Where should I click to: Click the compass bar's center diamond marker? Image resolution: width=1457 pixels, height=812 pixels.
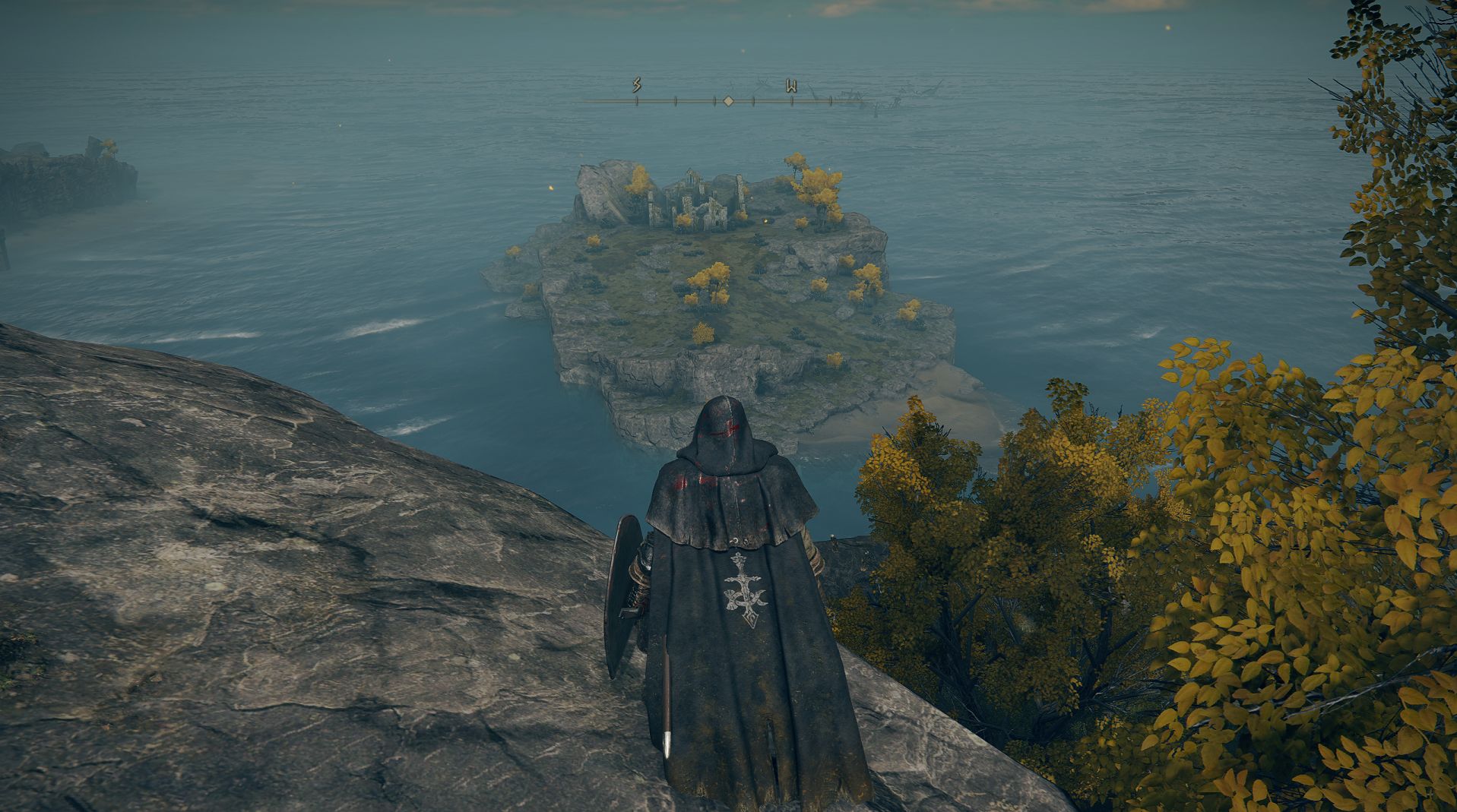[x=727, y=100]
